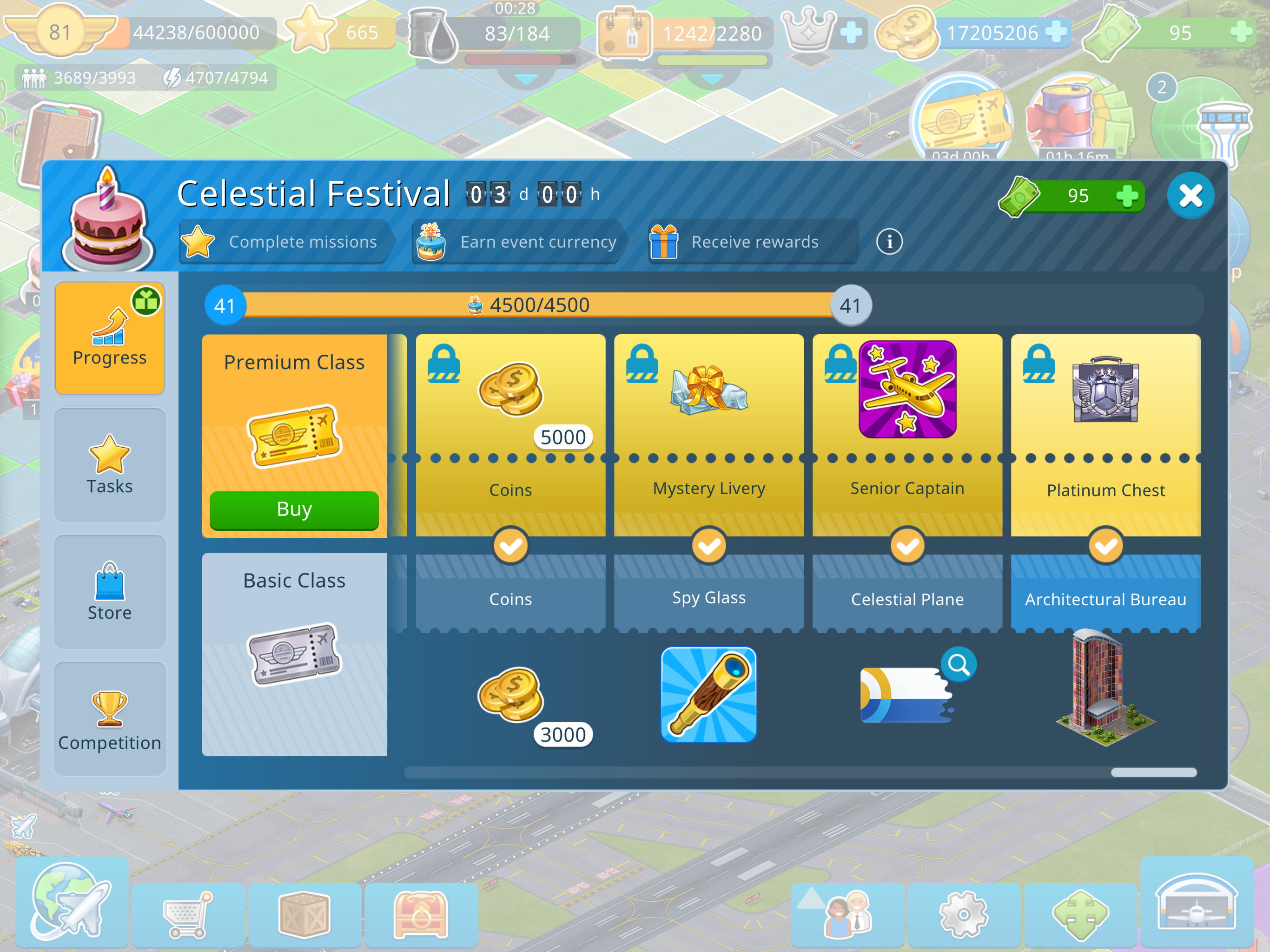This screenshot has height=952, width=1270.
Task: Buy the Premium Class ticket
Action: point(294,509)
